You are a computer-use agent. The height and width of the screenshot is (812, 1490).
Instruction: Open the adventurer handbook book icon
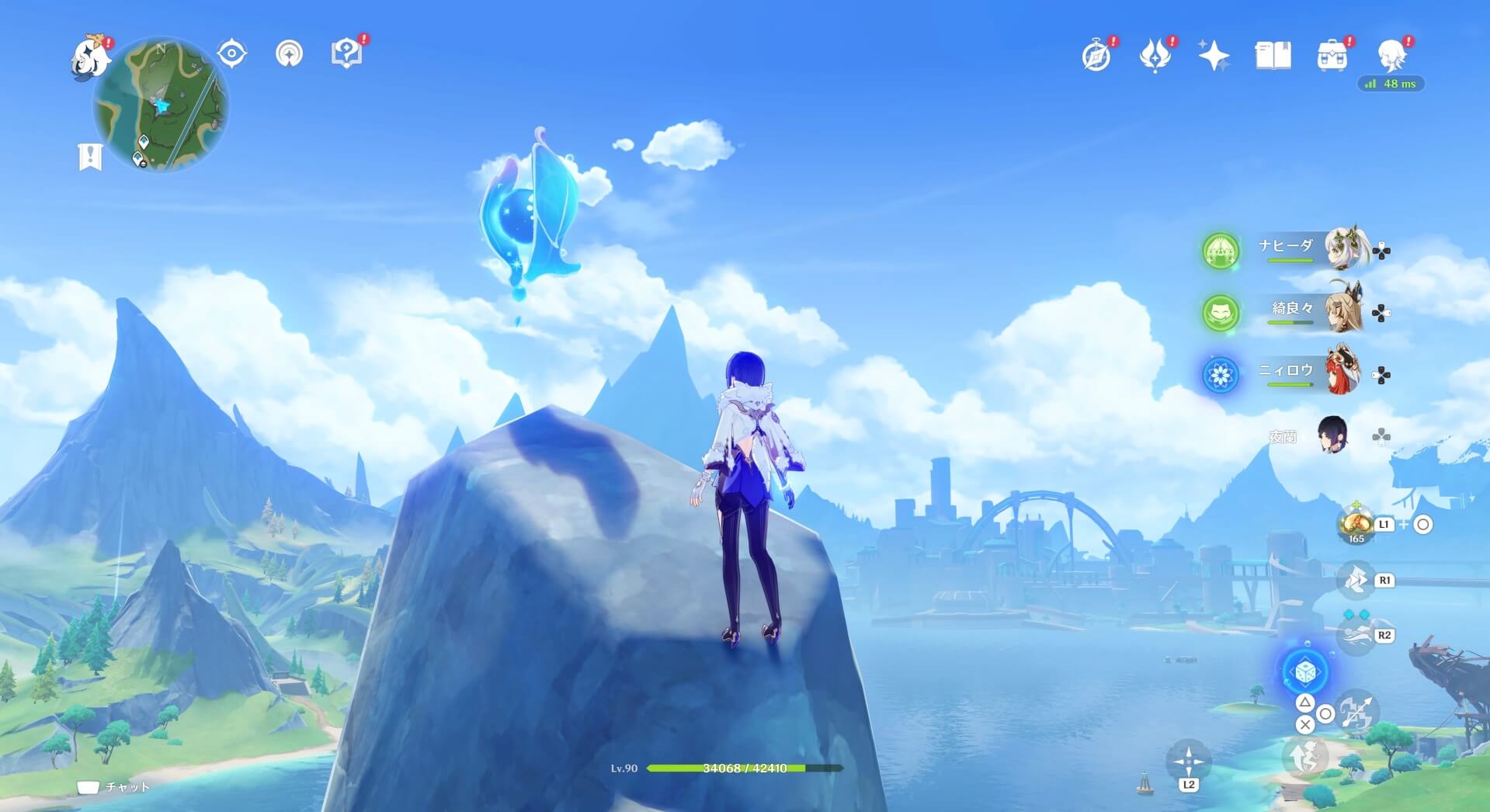coord(1273,56)
